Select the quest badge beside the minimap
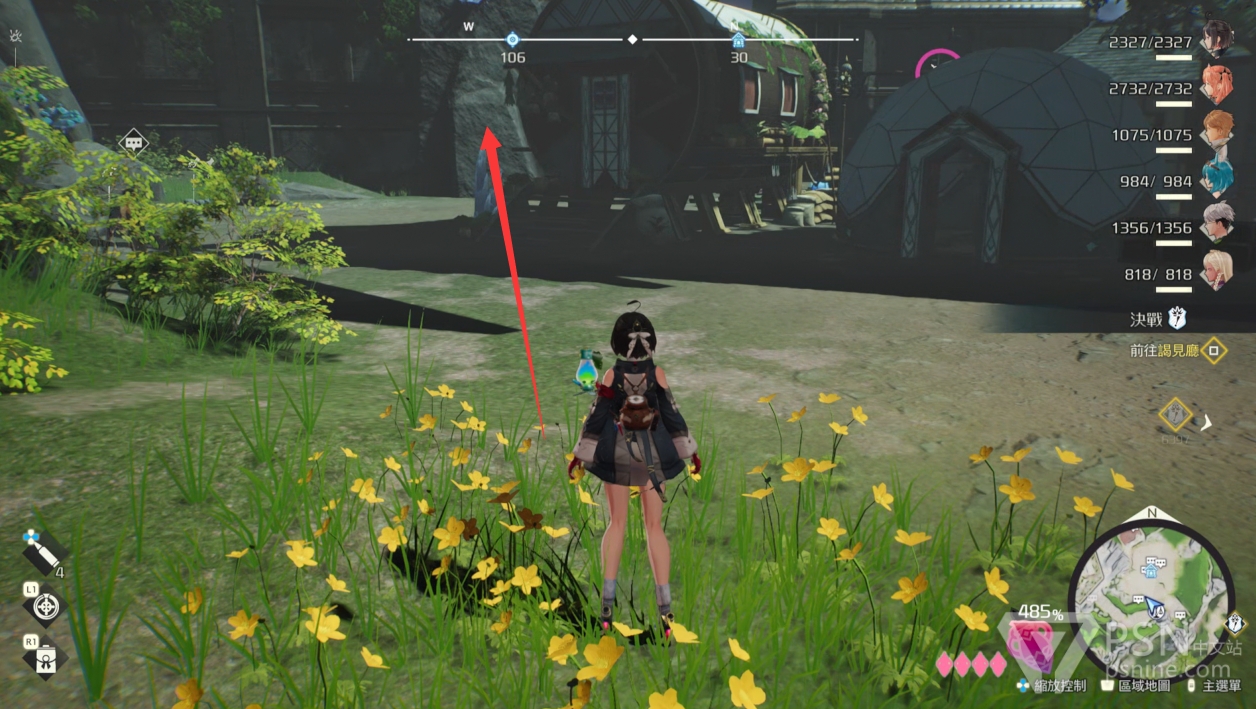This screenshot has height=709, width=1256. (x=1236, y=624)
